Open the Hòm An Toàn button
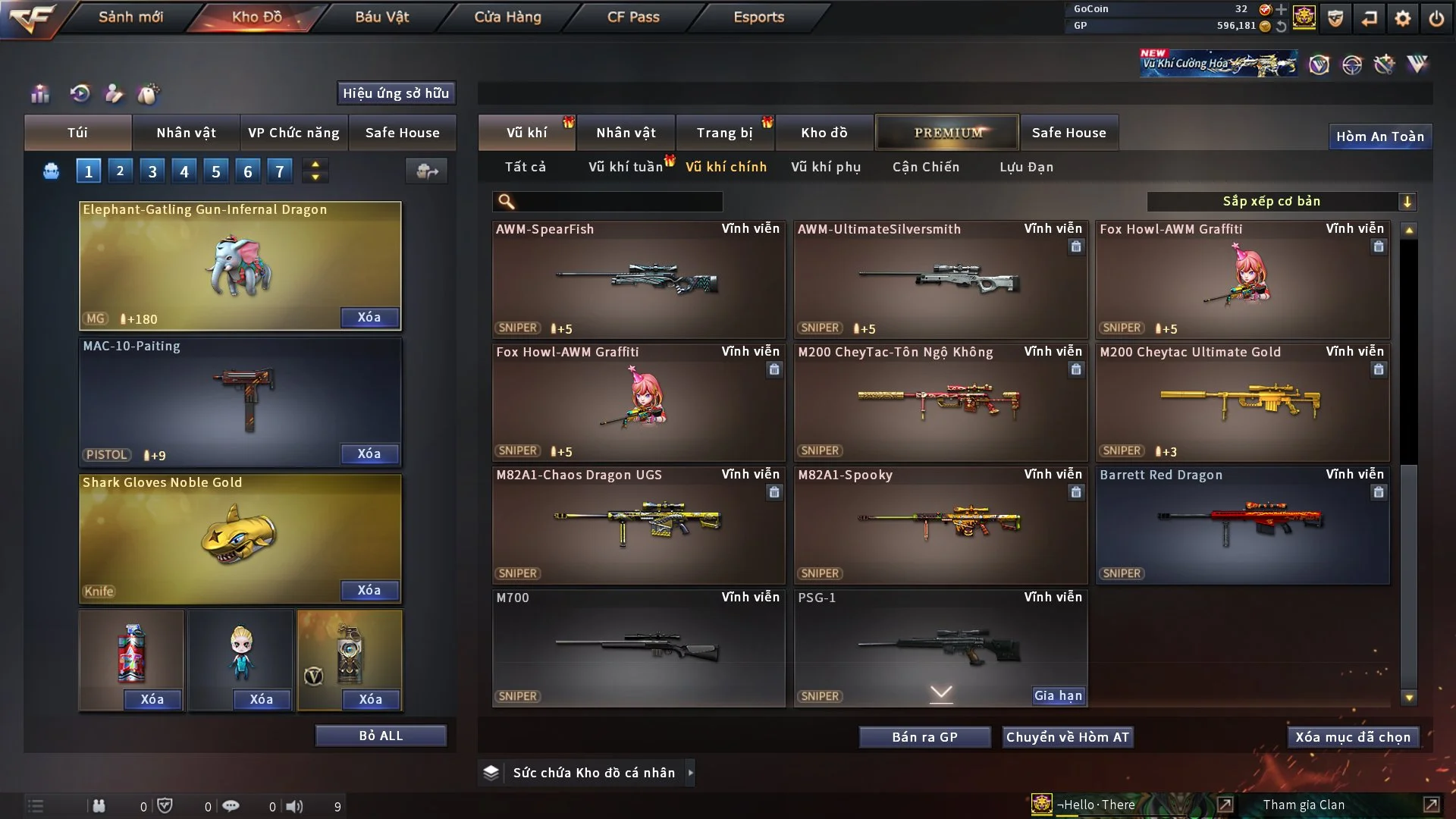The image size is (1456, 819). (1379, 136)
